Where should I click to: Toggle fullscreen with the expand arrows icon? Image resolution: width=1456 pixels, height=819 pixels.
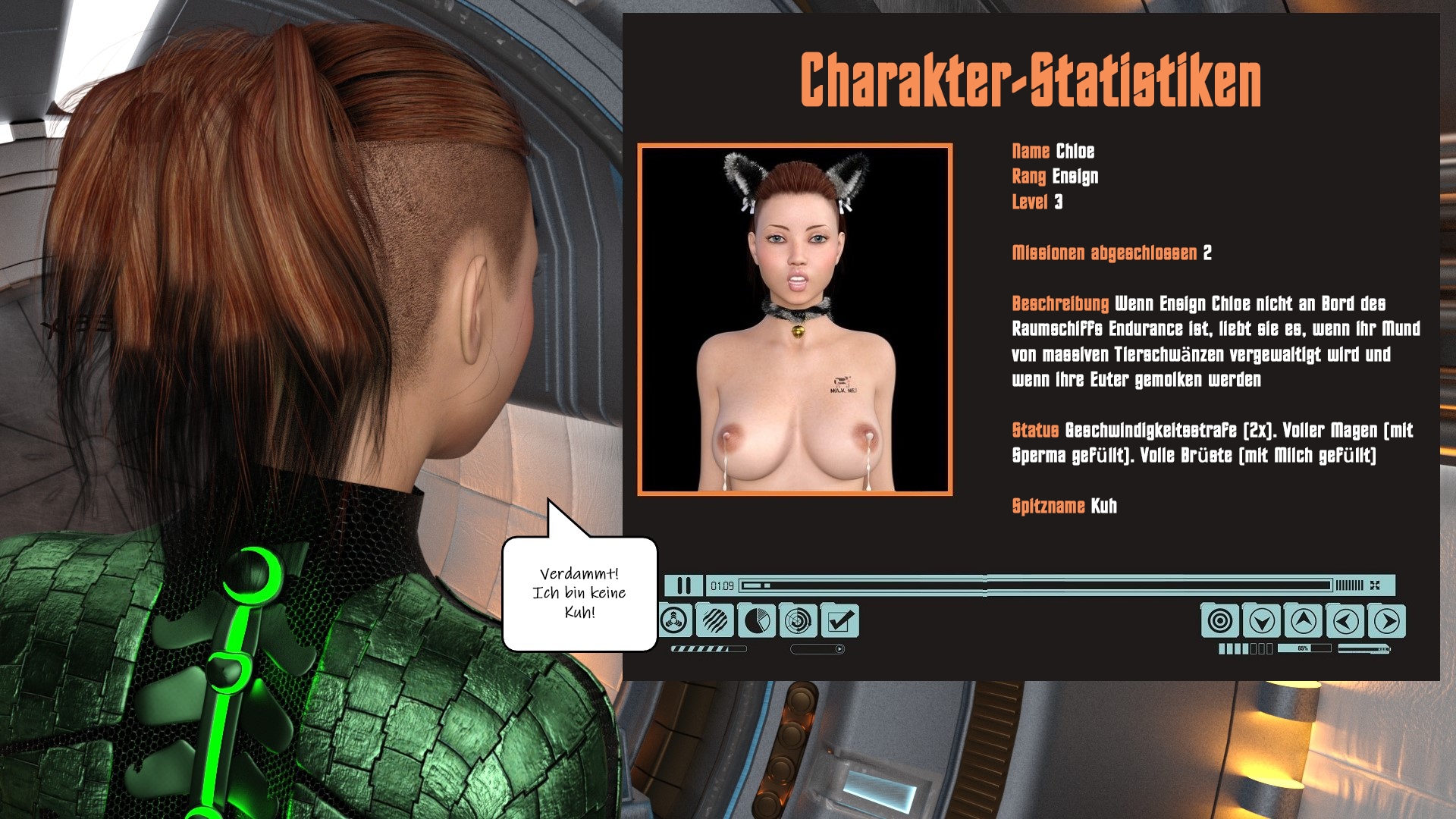[x=1375, y=585]
